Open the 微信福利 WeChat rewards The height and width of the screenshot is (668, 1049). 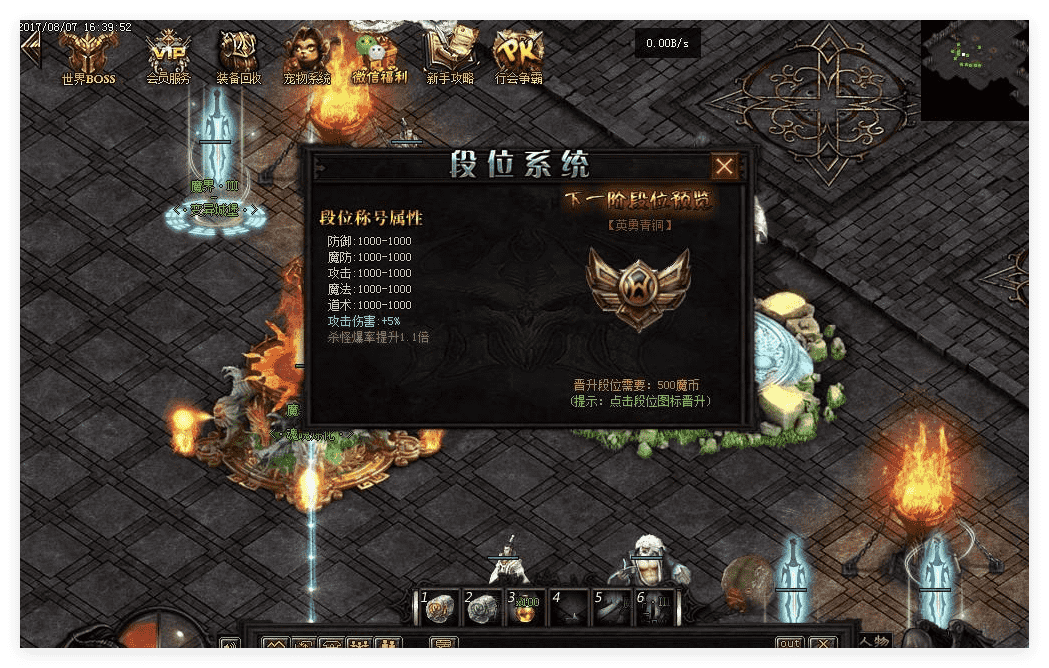pyautogui.click(x=379, y=54)
